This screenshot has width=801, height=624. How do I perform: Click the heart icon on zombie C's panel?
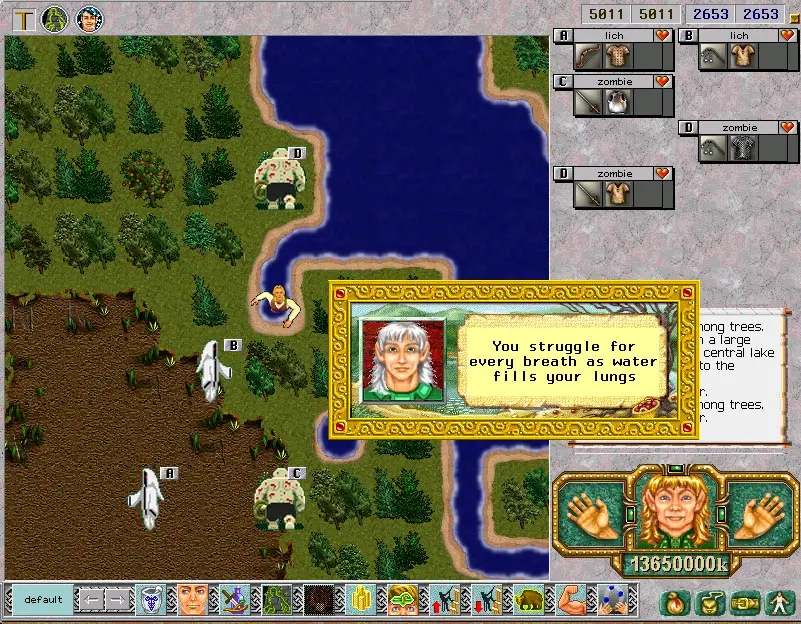662,81
